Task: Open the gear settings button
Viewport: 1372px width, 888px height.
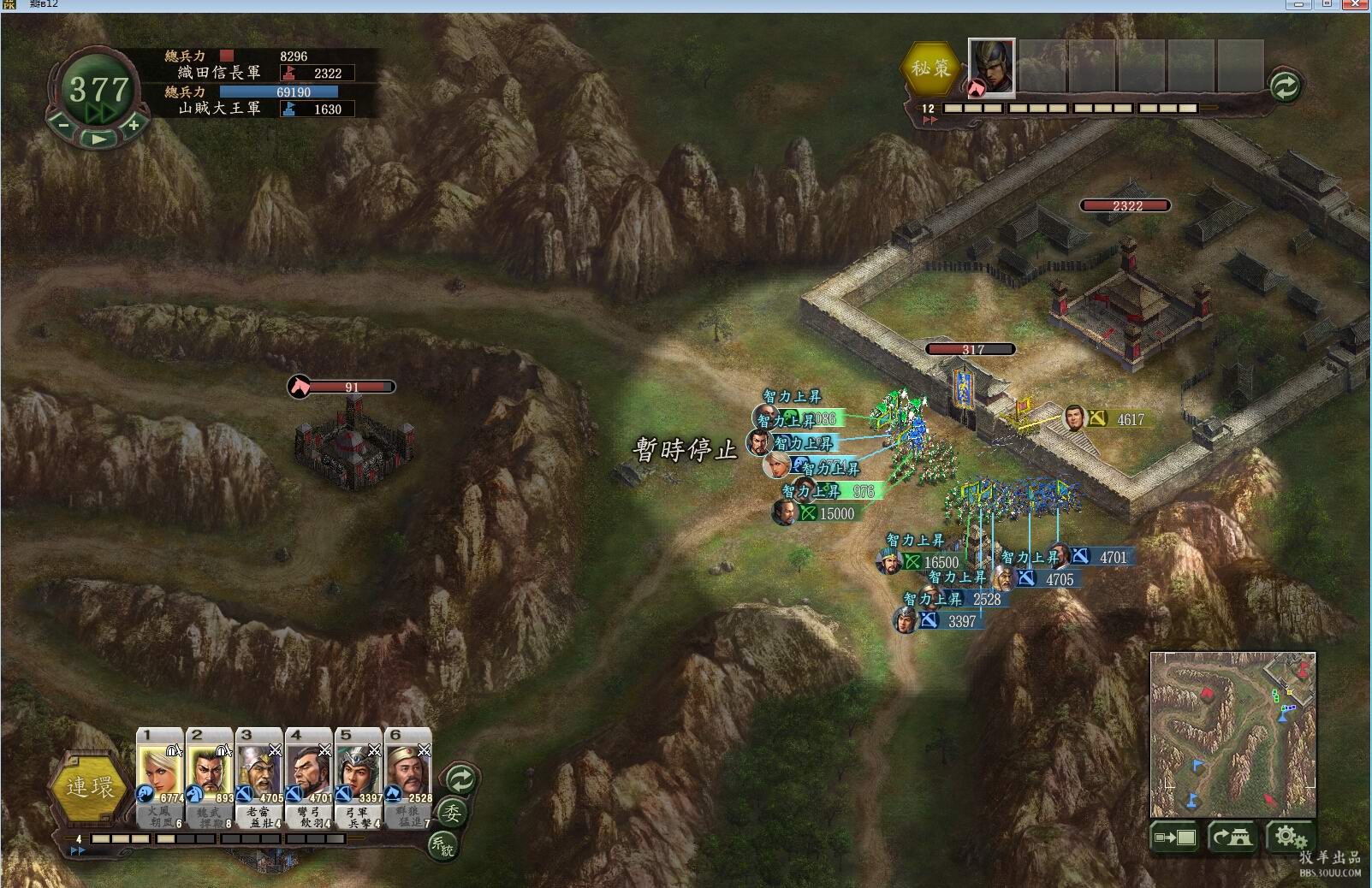Action: 1288,837
